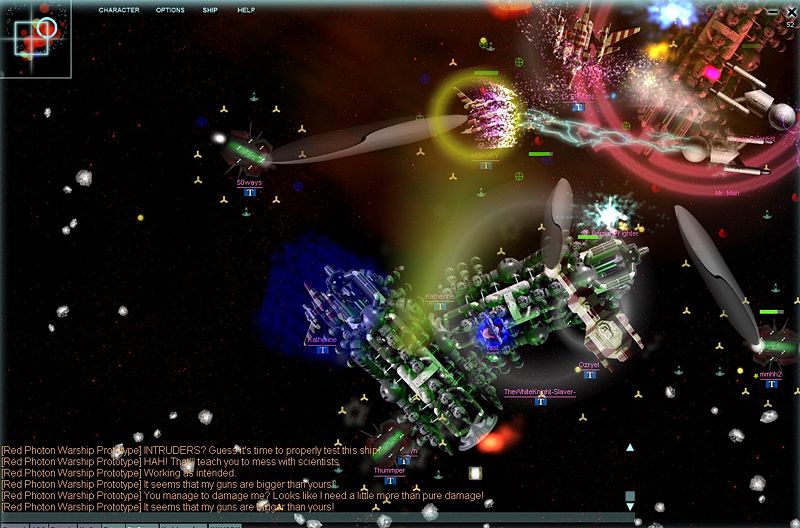This screenshot has height=528, width=800.
Task: Click the chat scroll-down arrow
Action: click(x=630, y=508)
